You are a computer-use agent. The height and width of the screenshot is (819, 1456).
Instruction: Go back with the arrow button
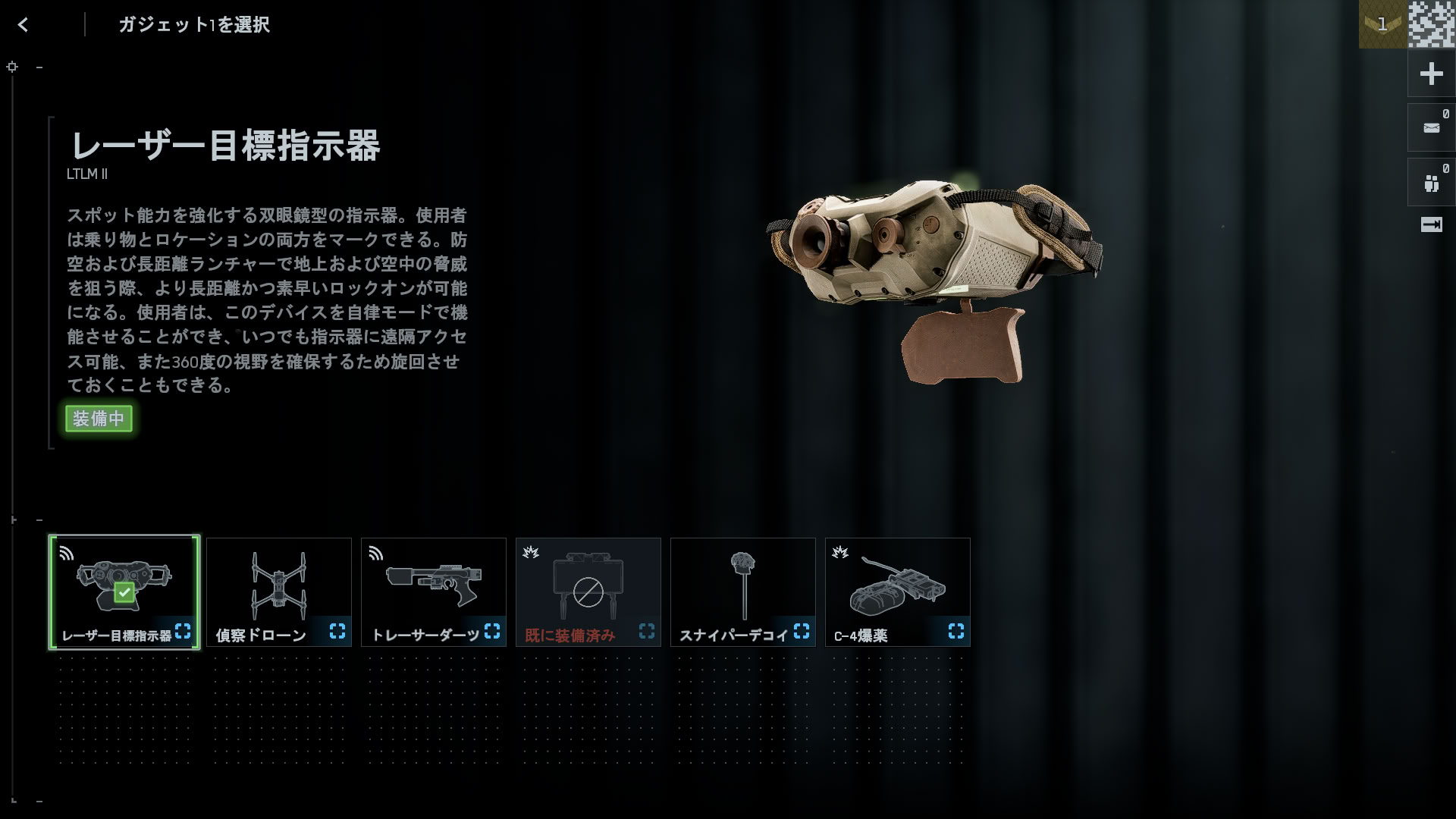pyautogui.click(x=24, y=25)
